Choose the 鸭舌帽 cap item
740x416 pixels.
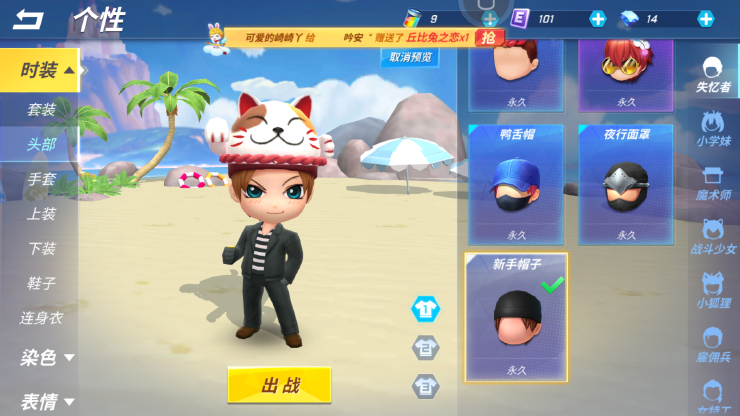(516, 185)
